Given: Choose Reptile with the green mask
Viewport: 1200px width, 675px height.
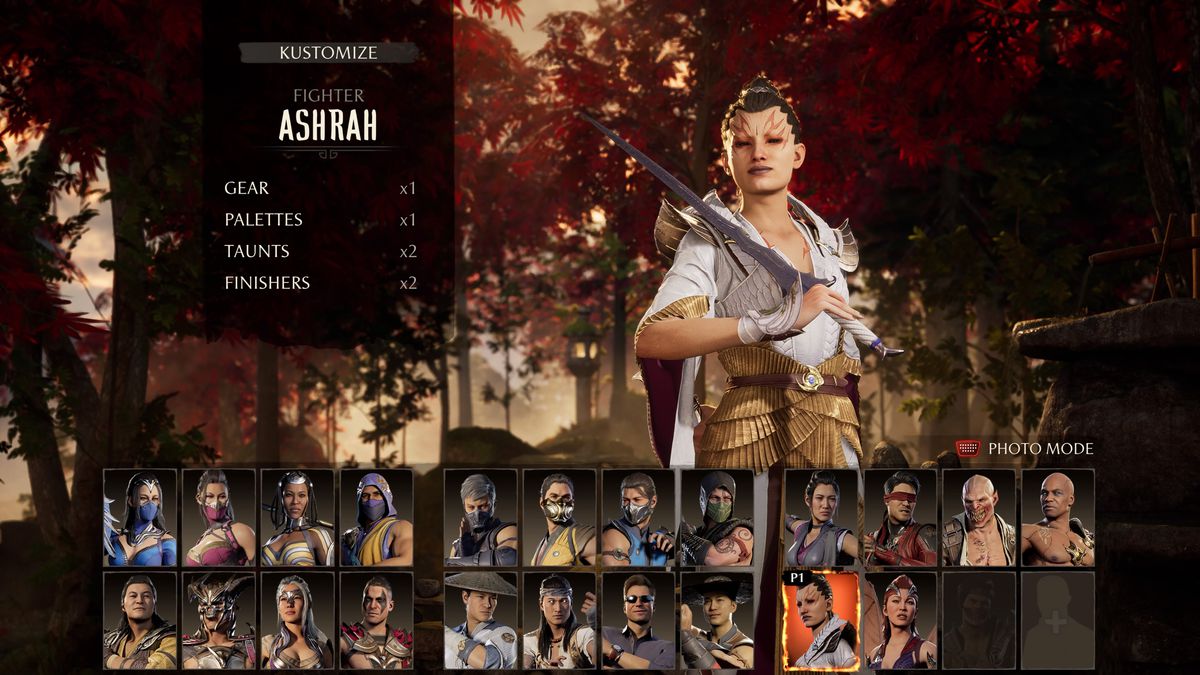Looking at the screenshot, I should [717, 517].
